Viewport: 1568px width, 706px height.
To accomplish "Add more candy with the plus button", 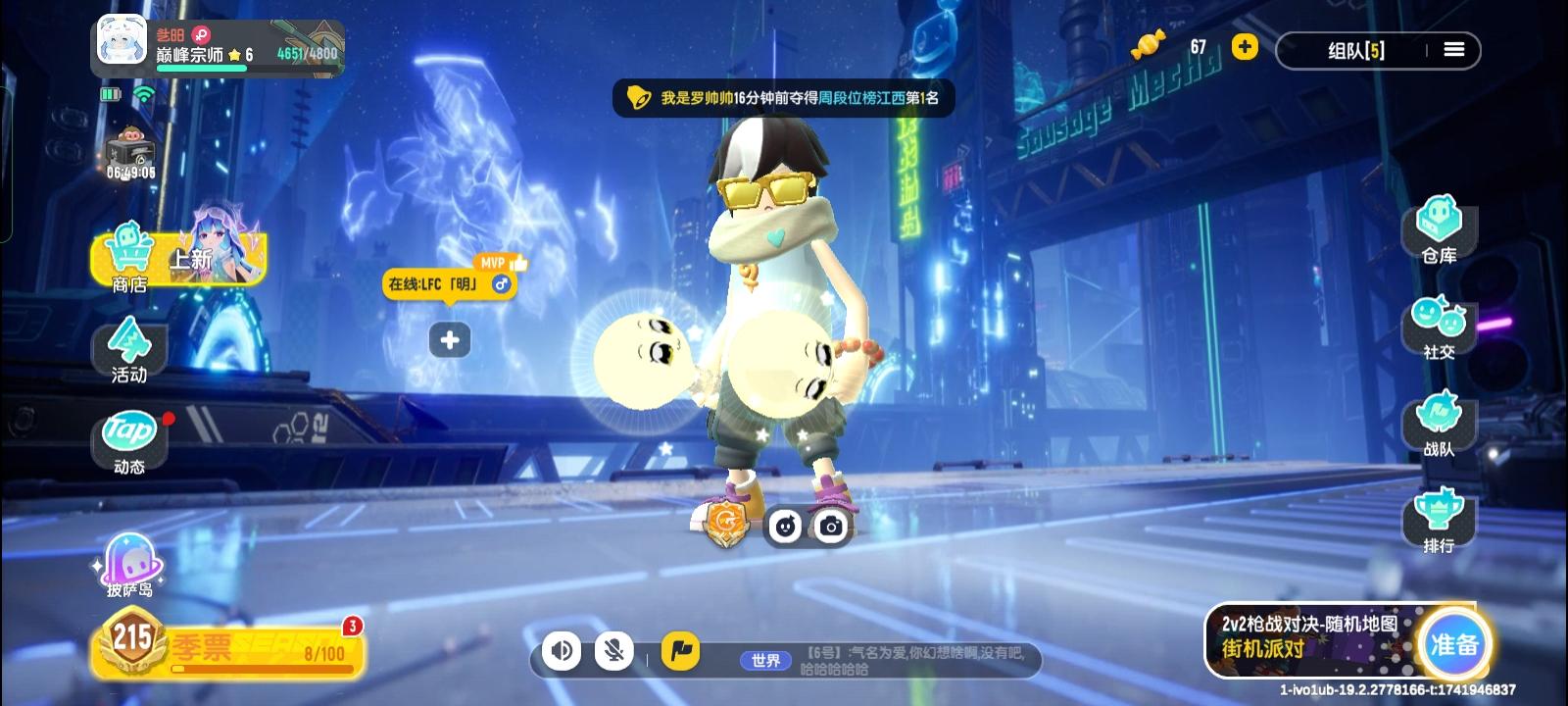I will (x=1245, y=47).
